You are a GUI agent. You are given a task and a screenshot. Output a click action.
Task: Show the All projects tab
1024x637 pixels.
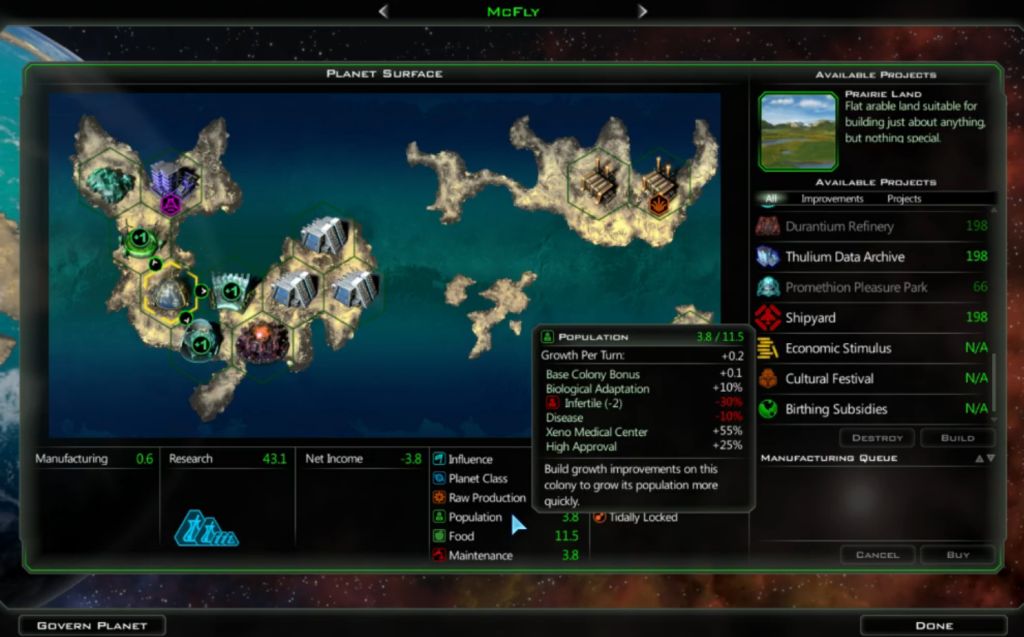[770, 199]
